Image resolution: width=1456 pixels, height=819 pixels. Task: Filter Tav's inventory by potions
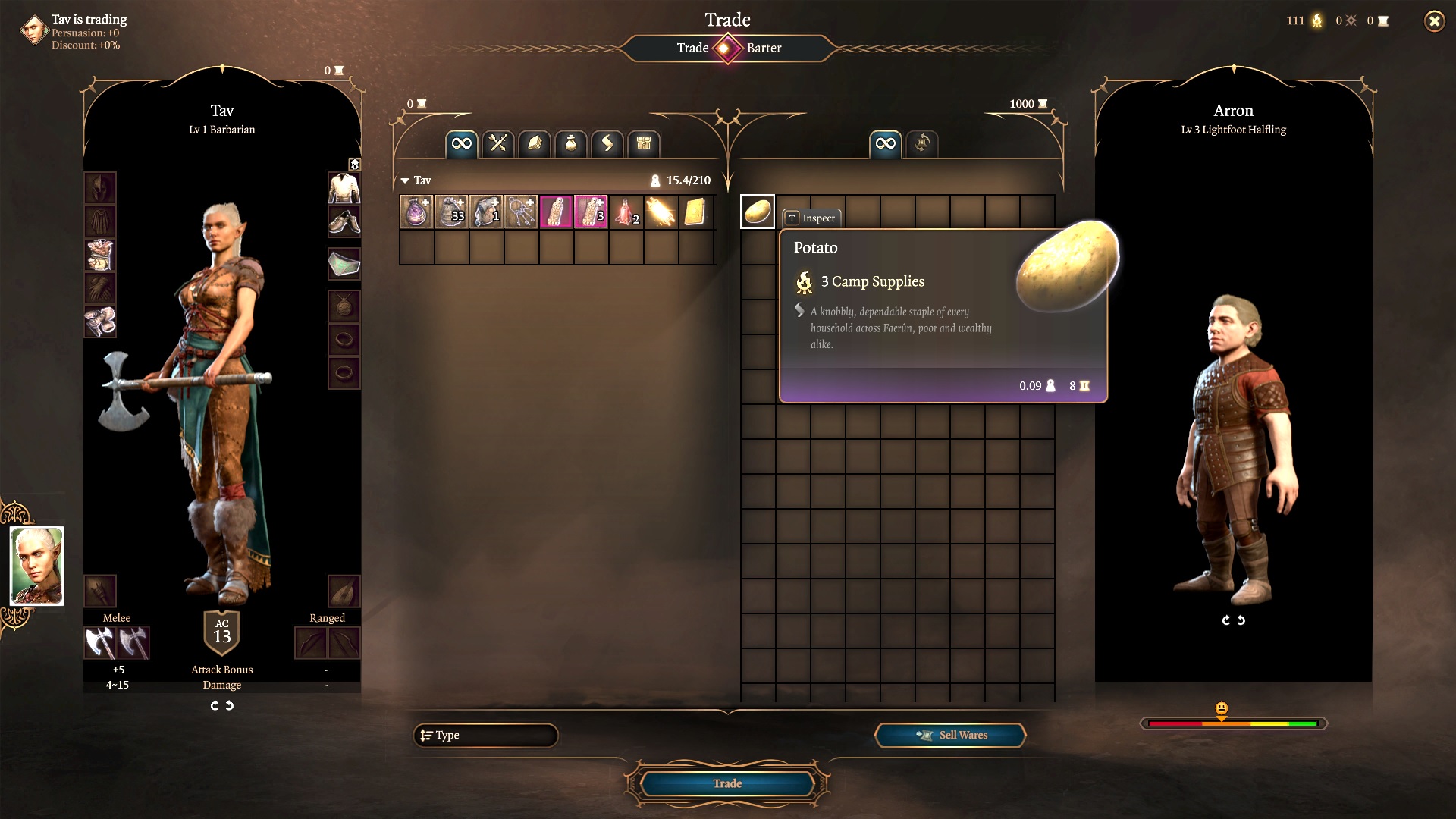571,143
